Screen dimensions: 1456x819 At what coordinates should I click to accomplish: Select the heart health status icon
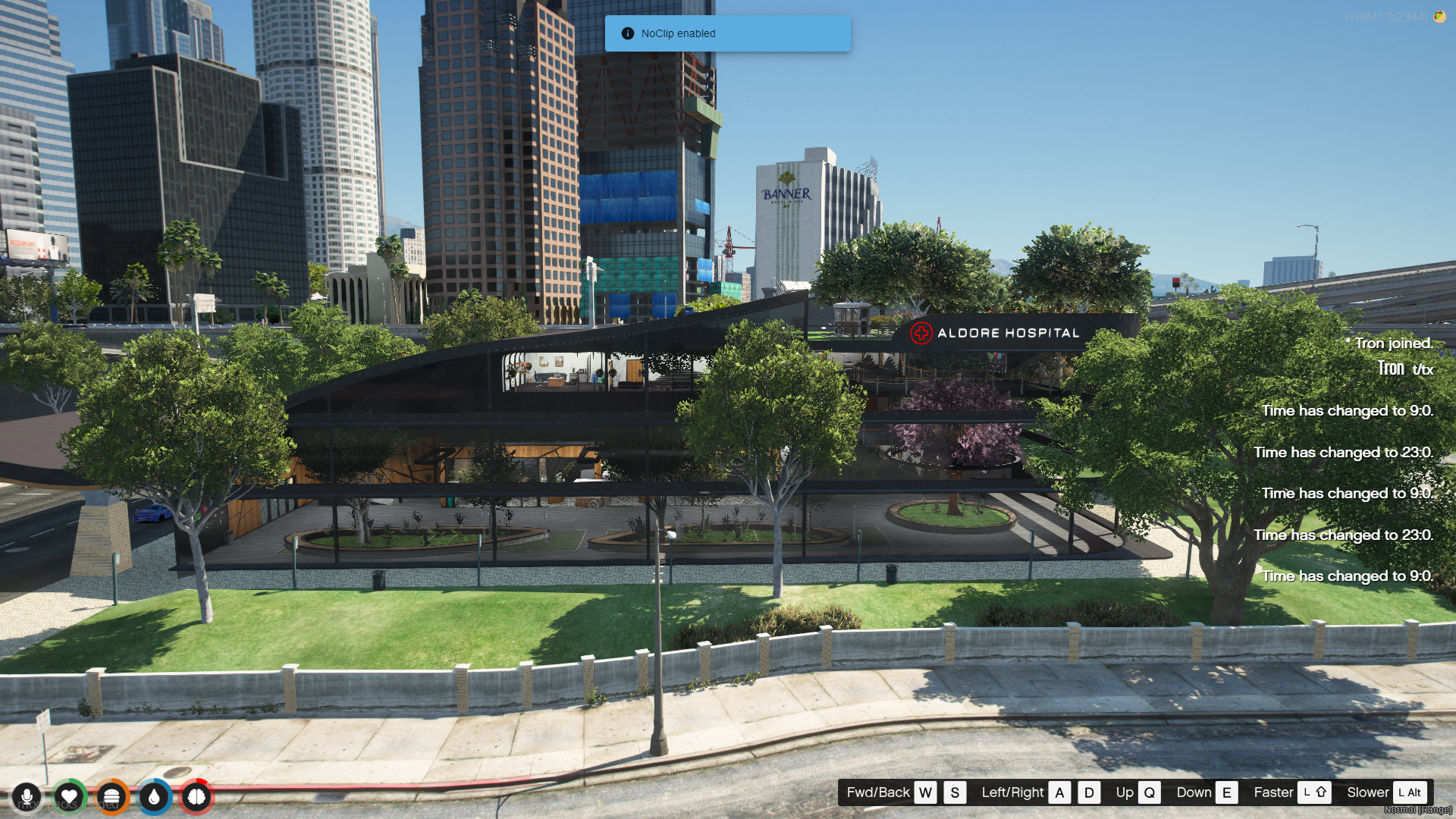click(x=69, y=797)
